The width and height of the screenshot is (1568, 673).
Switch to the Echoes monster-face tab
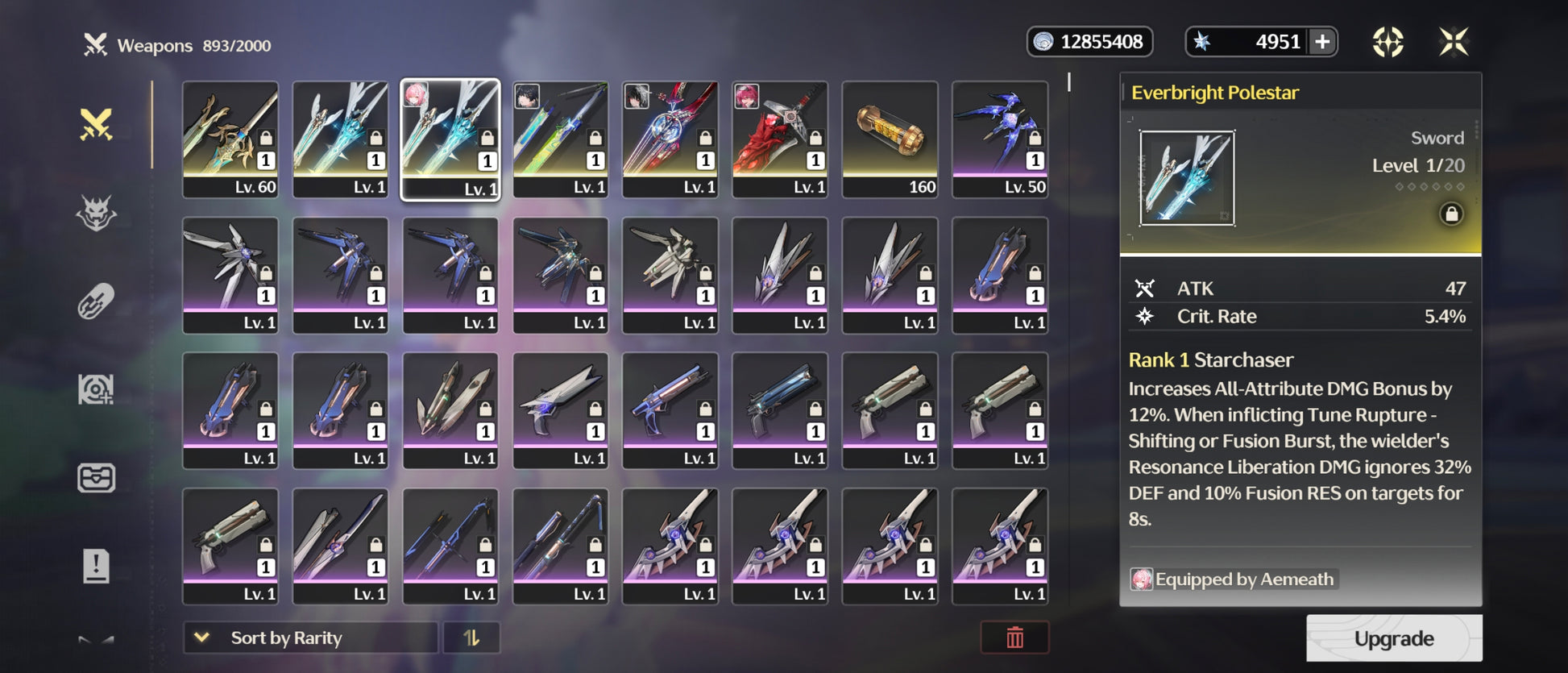pyautogui.click(x=96, y=214)
